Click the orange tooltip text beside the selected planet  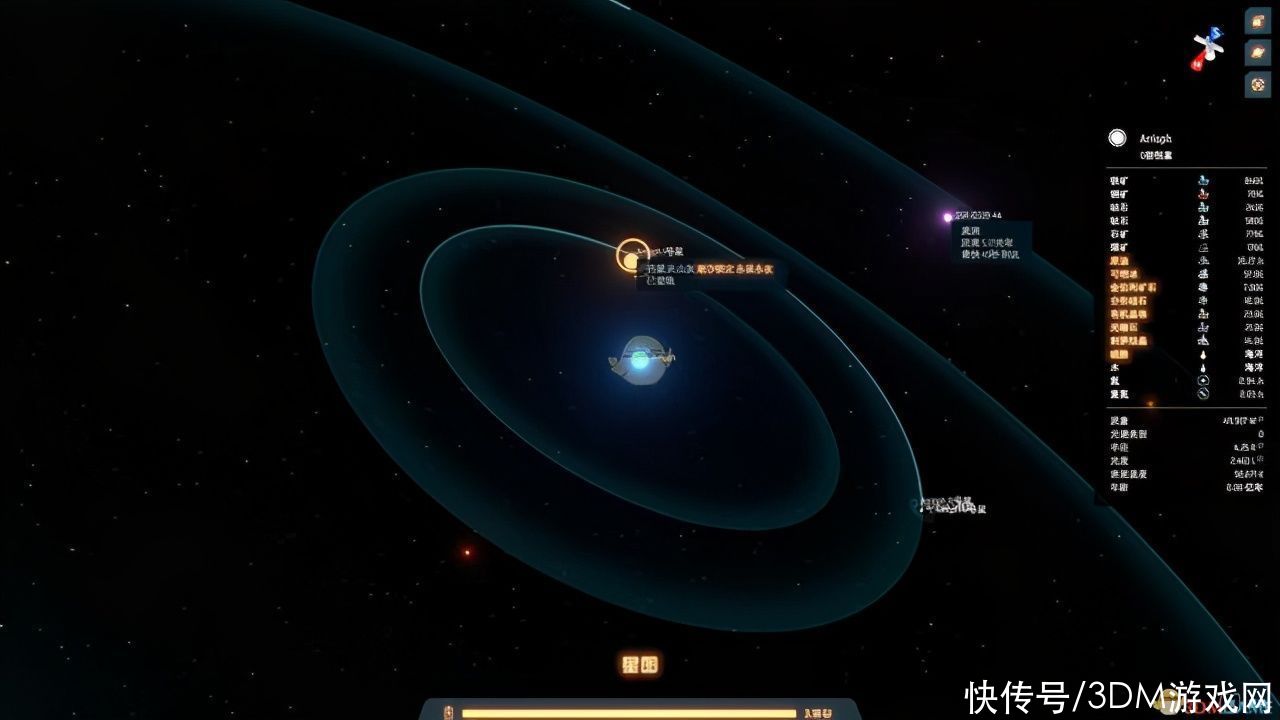tap(736, 269)
